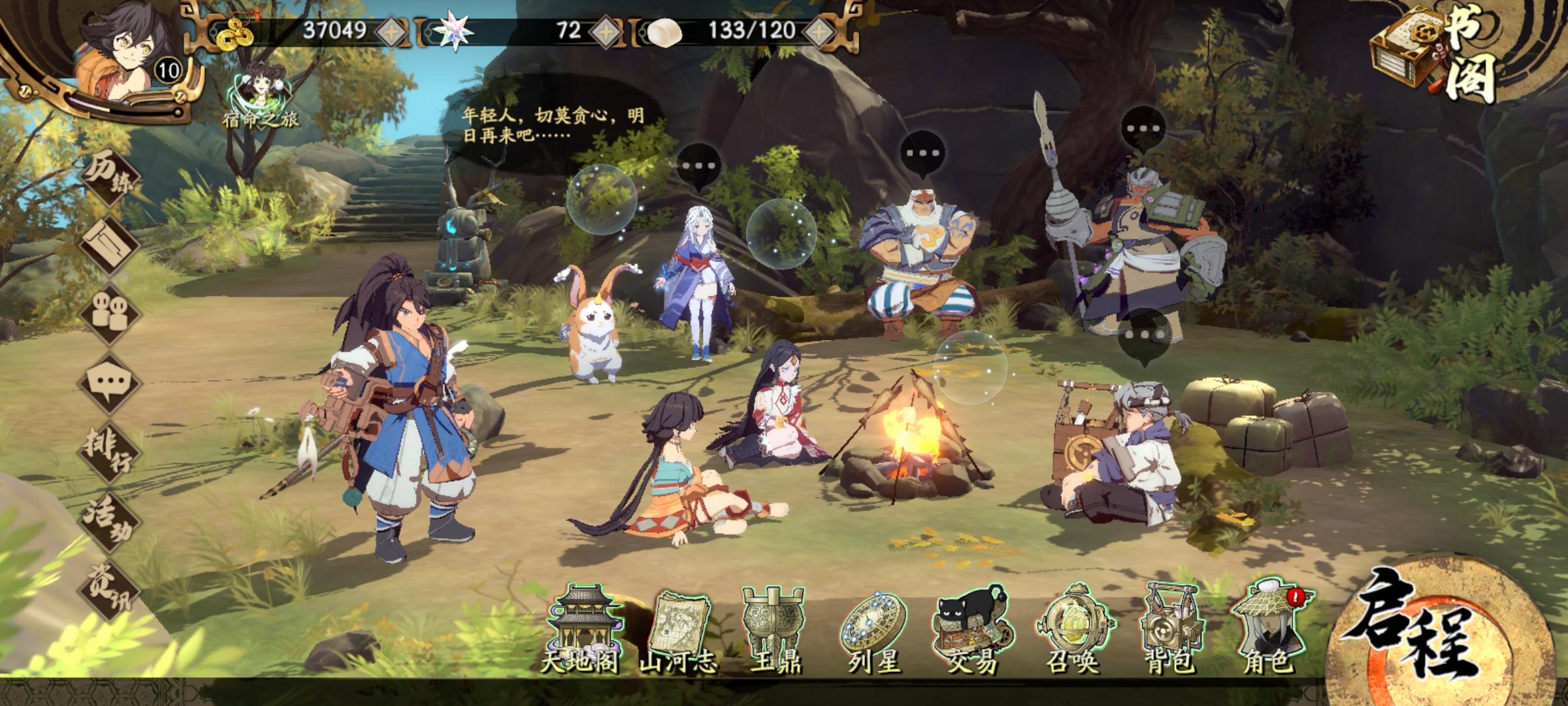Open the 天地阁 pavilion menu
Image resolution: width=1568 pixels, height=706 pixels.
click(x=580, y=628)
